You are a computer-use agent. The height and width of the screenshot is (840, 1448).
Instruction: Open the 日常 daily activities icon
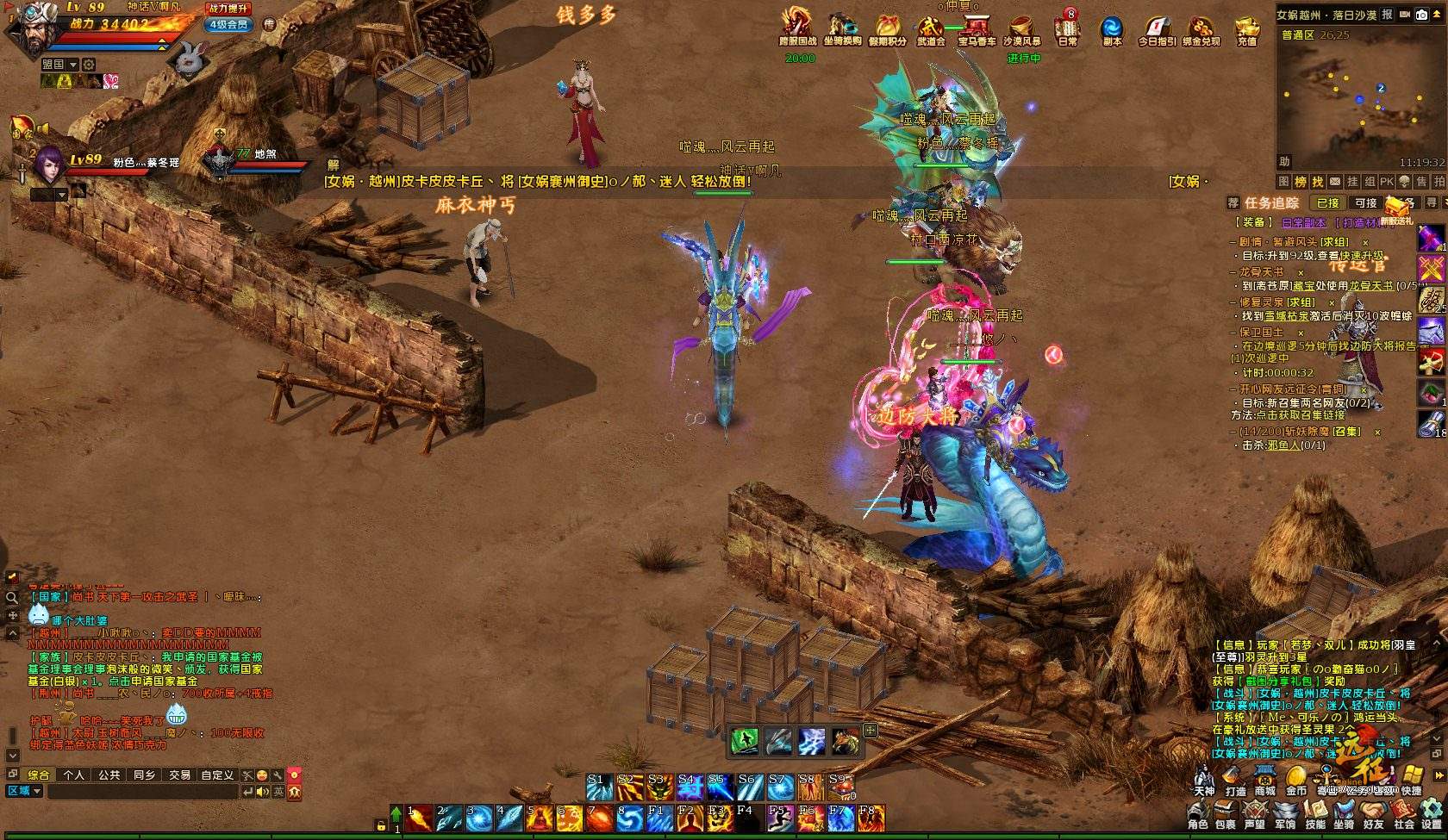[1067, 29]
